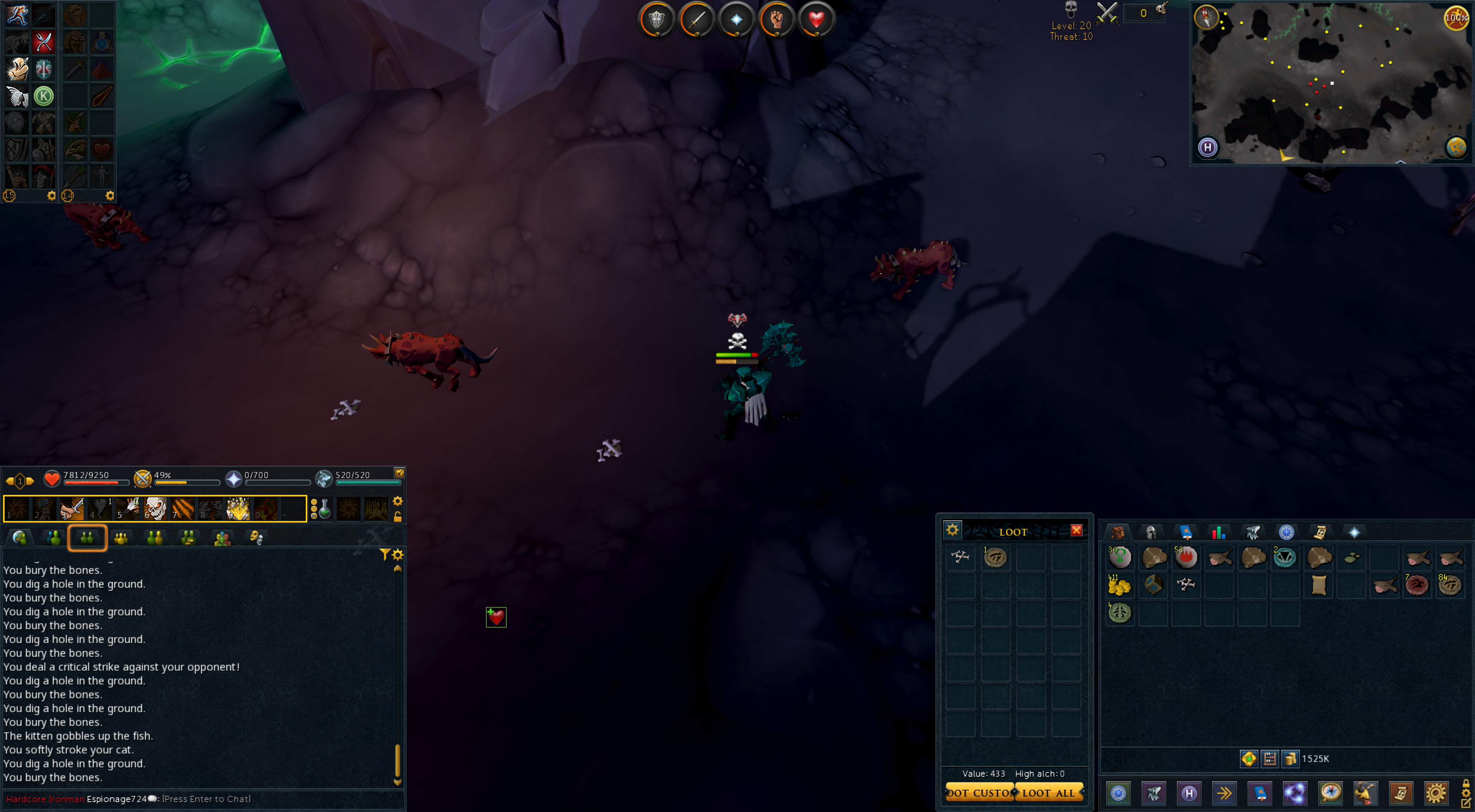Viewport: 1475px width, 812px height.
Task: Select the fire rune stack in the backpack
Action: click(1186, 557)
